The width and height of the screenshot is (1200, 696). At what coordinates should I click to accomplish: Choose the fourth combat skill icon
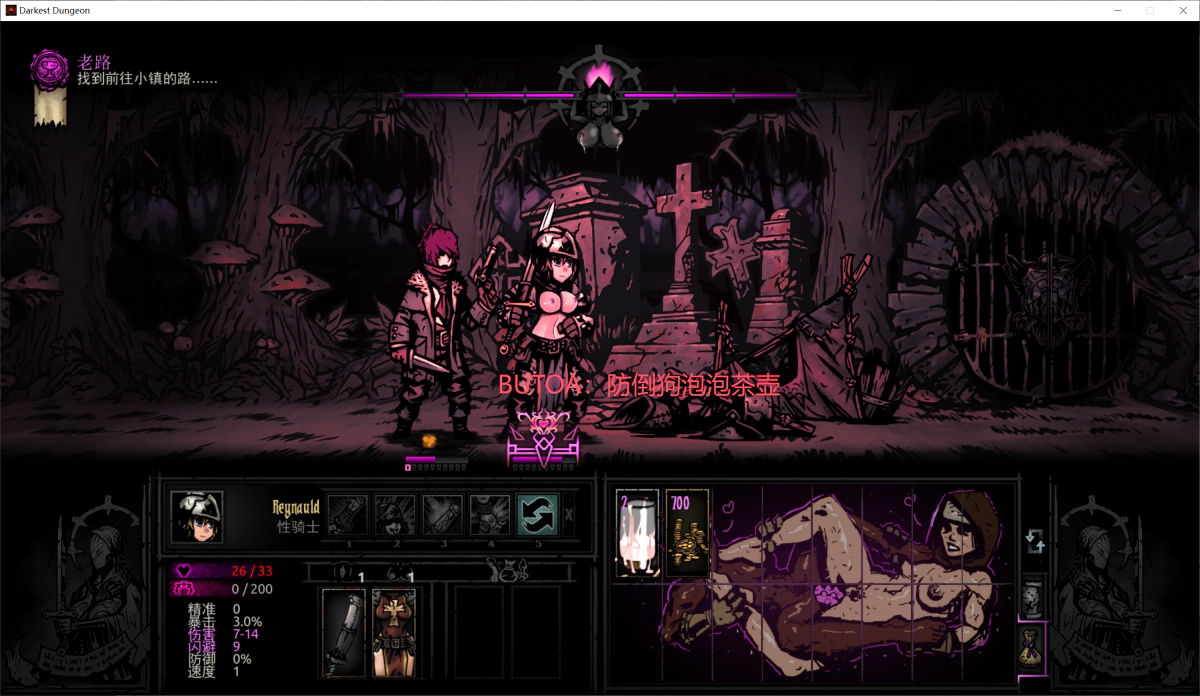point(490,515)
